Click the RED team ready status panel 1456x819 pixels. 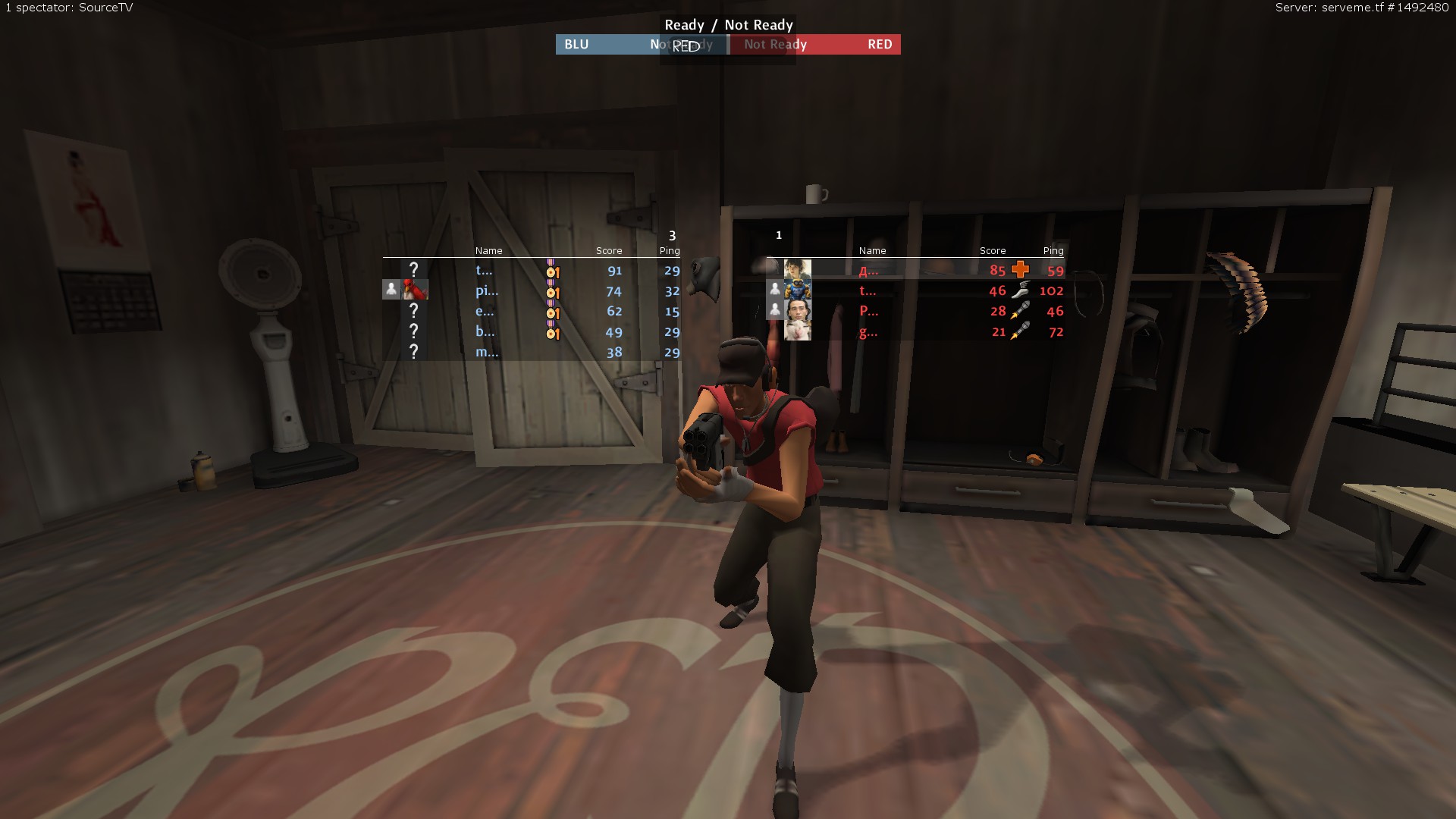click(x=815, y=45)
